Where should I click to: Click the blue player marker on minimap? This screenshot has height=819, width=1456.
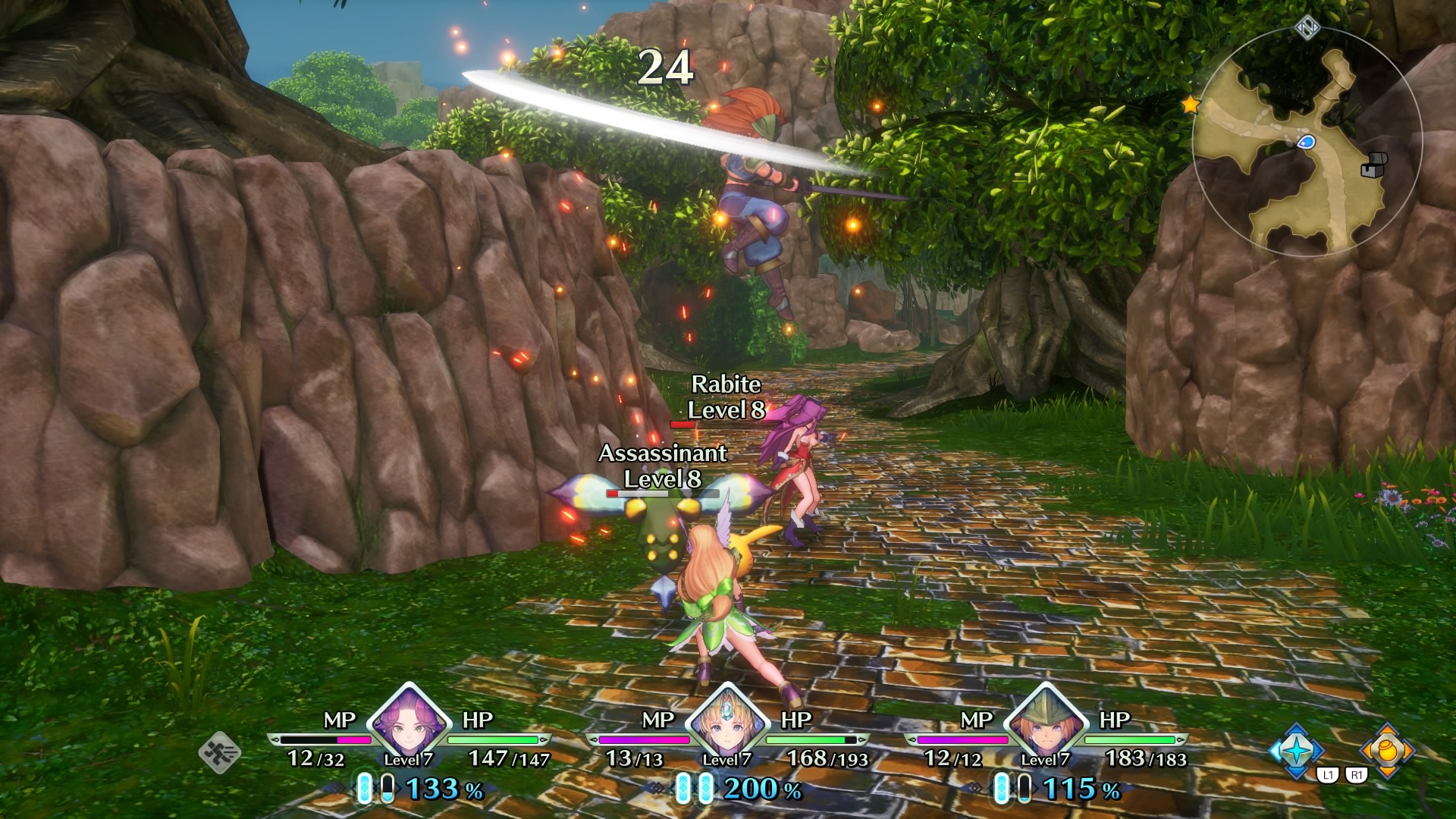(x=1306, y=142)
